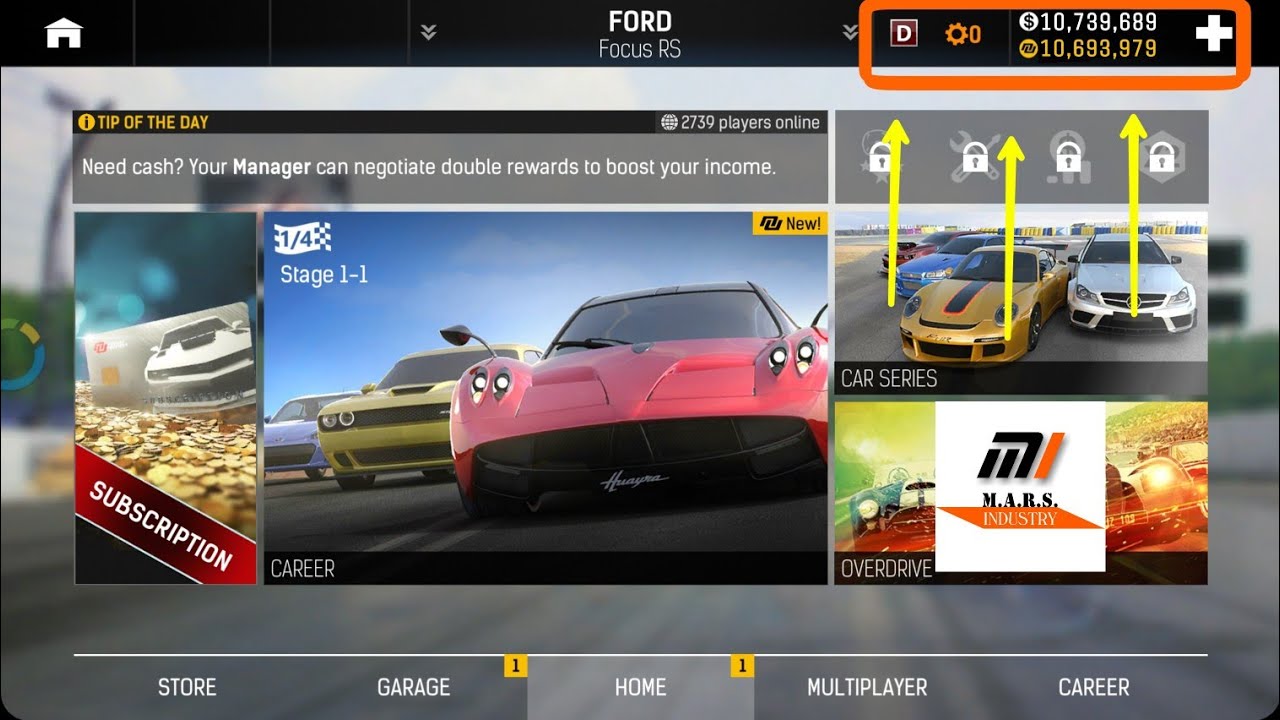This screenshot has width=1280, height=720.
Task: Tap the home icon in top bar
Action: (63, 34)
